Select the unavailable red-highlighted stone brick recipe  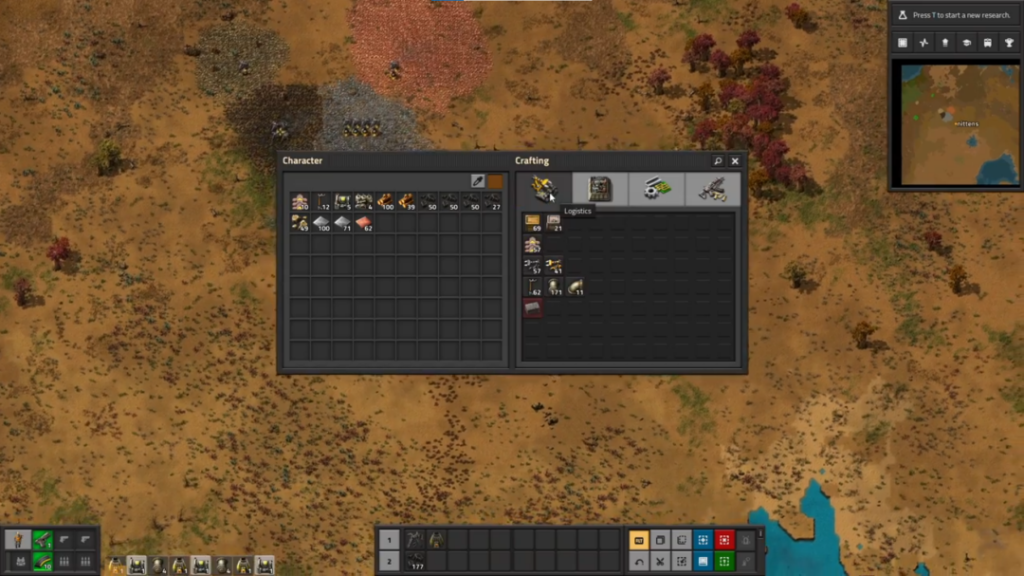pyautogui.click(x=532, y=308)
